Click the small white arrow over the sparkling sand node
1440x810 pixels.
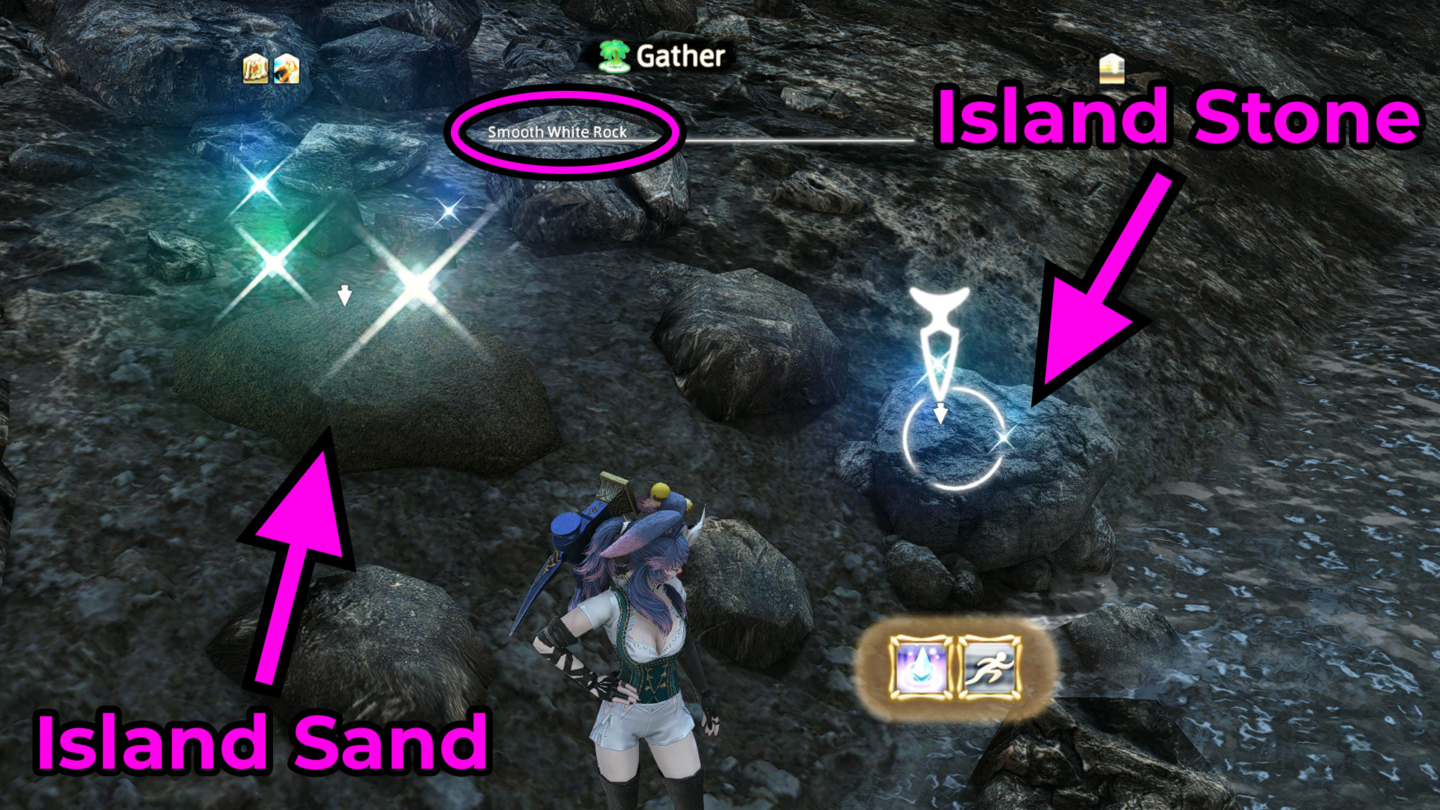tap(345, 295)
